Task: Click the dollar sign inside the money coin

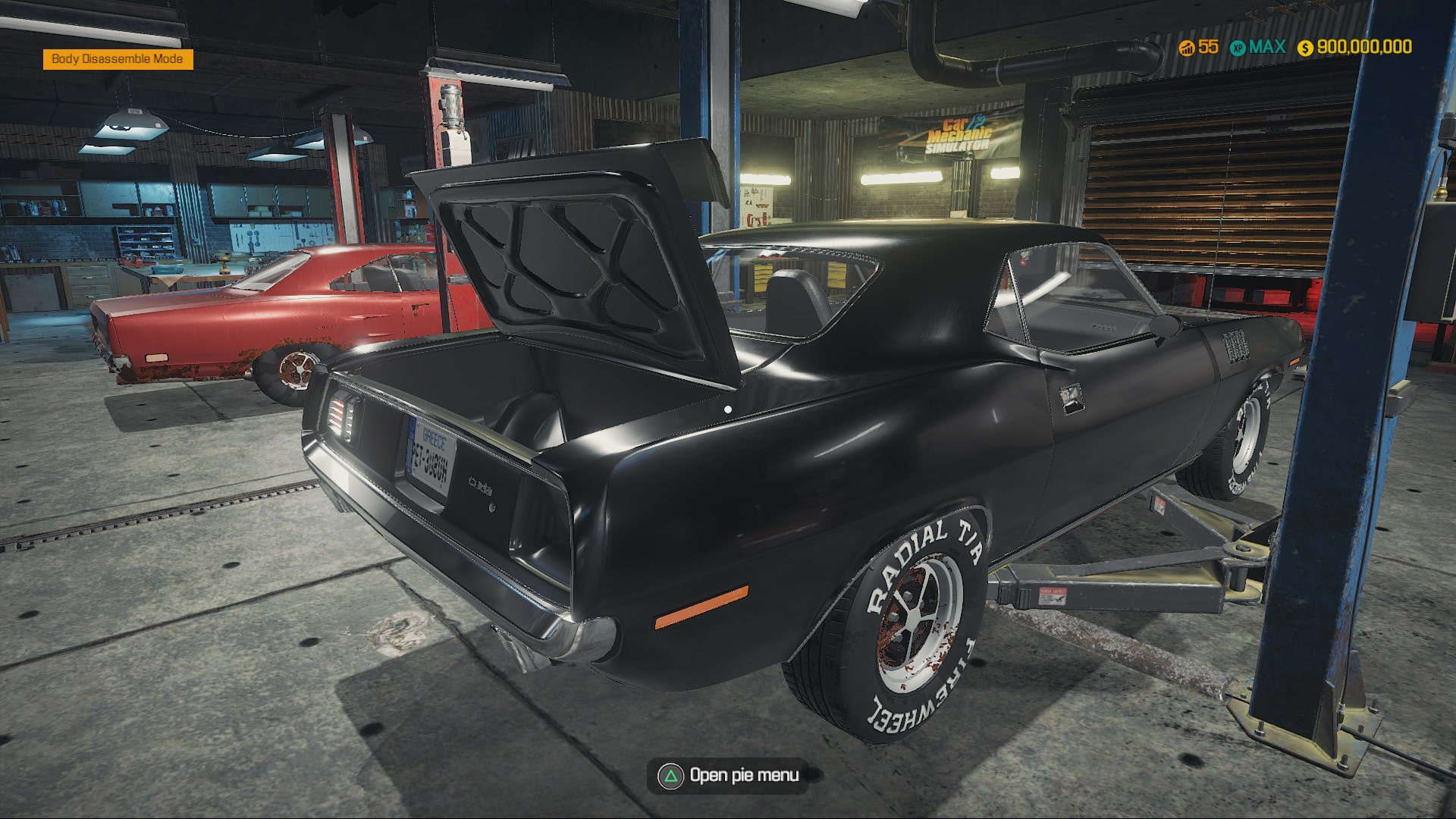Action: click(1305, 48)
